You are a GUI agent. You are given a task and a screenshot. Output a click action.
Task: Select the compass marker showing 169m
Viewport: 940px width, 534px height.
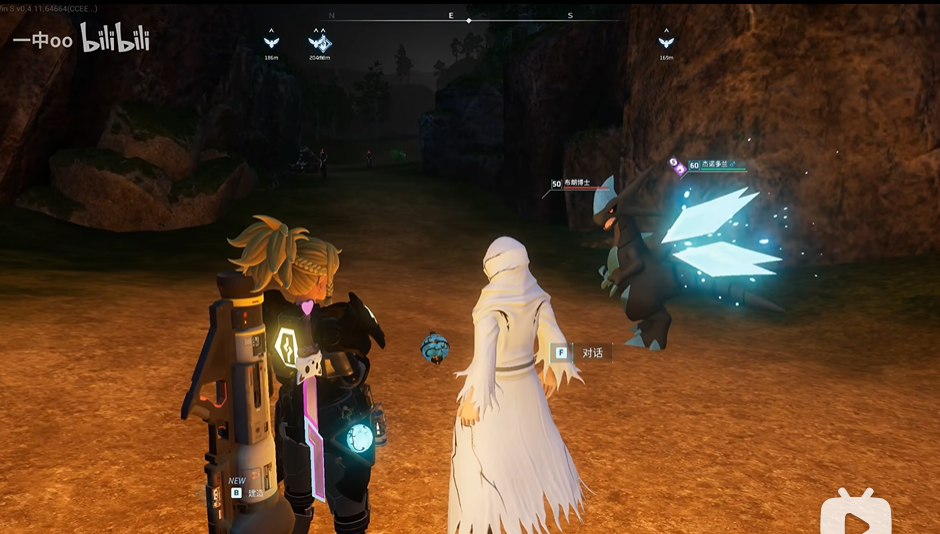click(666, 42)
